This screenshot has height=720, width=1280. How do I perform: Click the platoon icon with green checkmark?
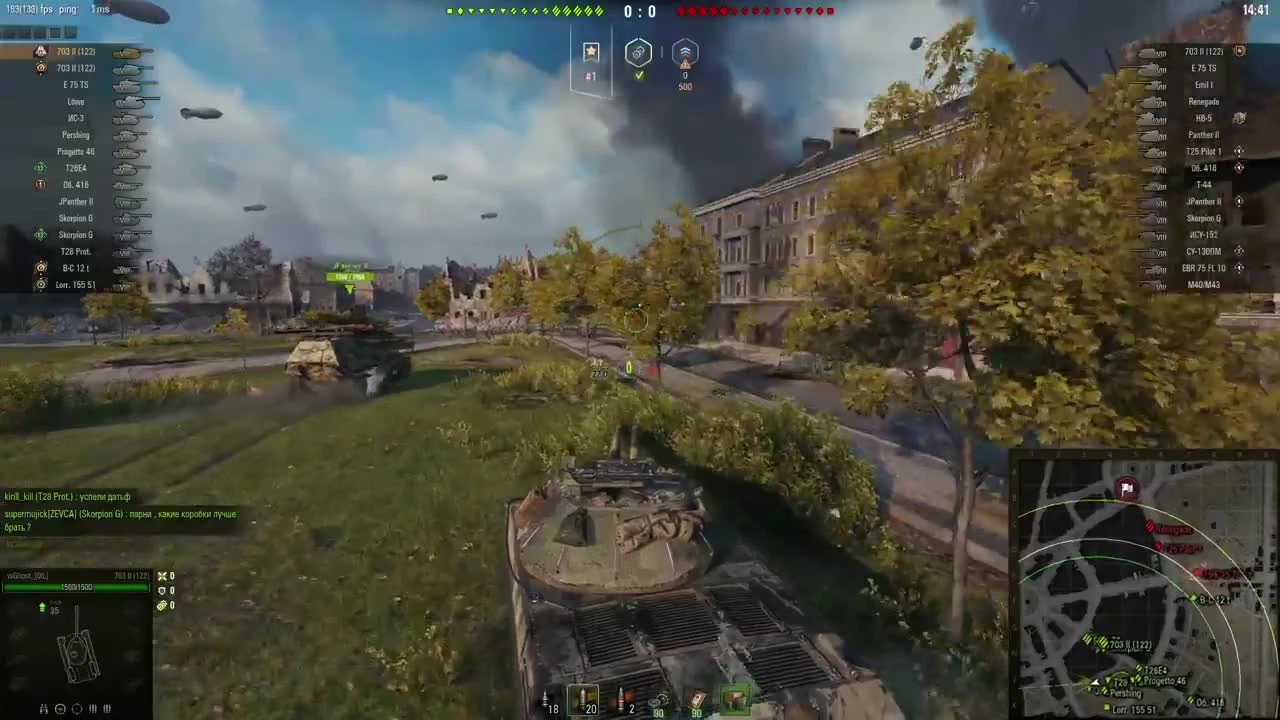(638, 53)
